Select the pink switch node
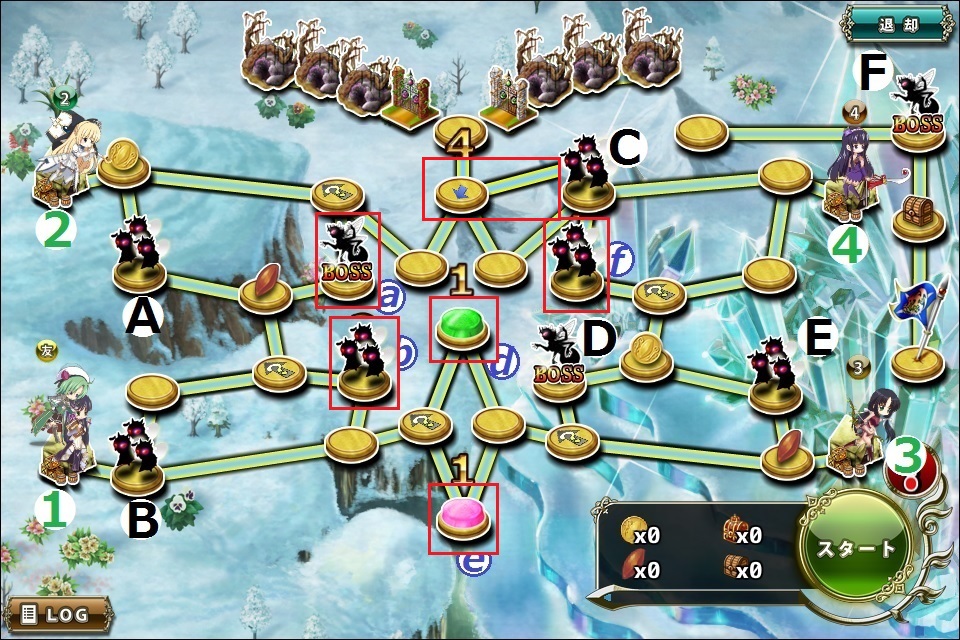Viewport: 960px width, 640px height. (x=463, y=517)
